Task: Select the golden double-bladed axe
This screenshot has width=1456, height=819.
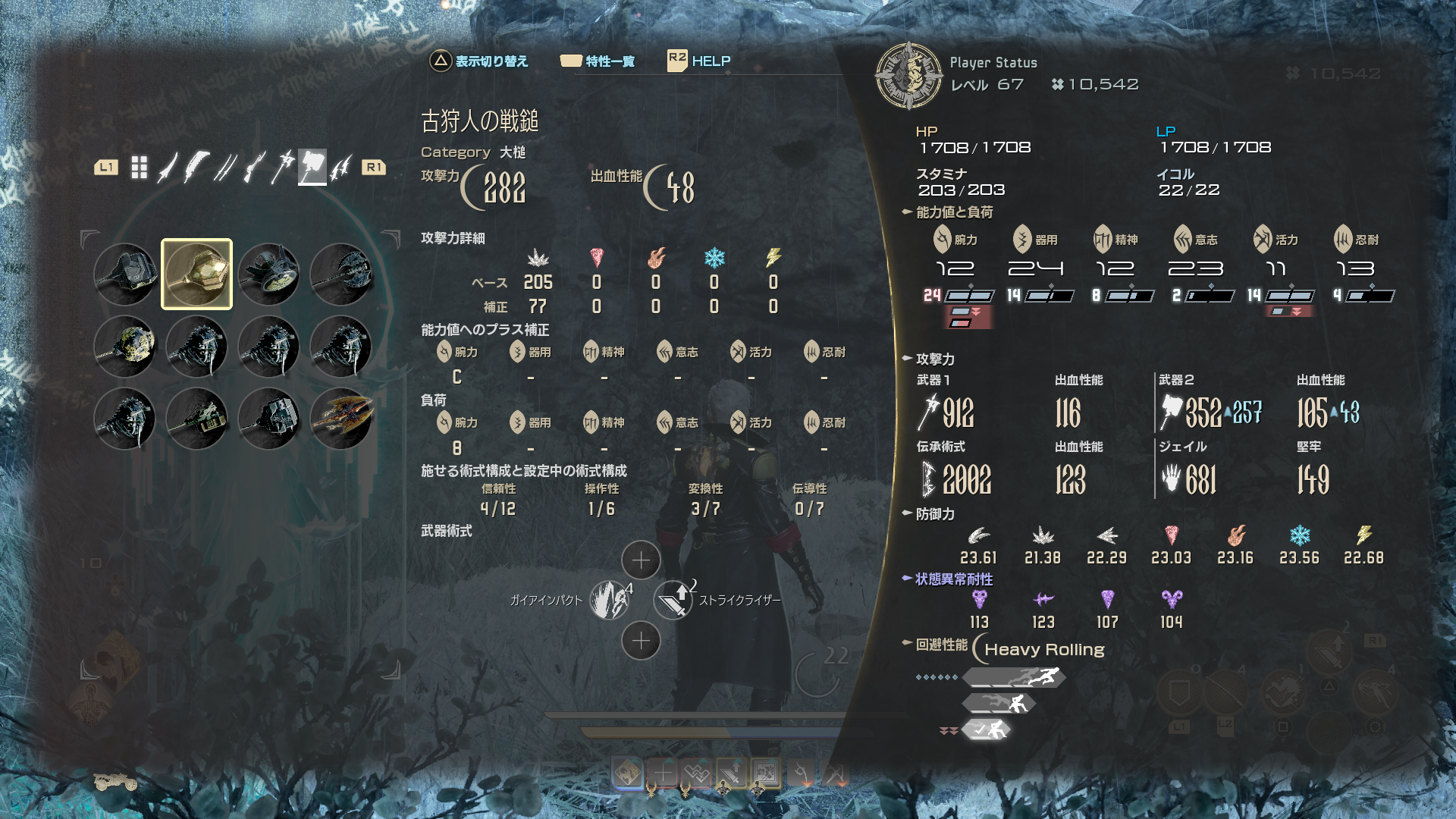Action: [340, 418]
